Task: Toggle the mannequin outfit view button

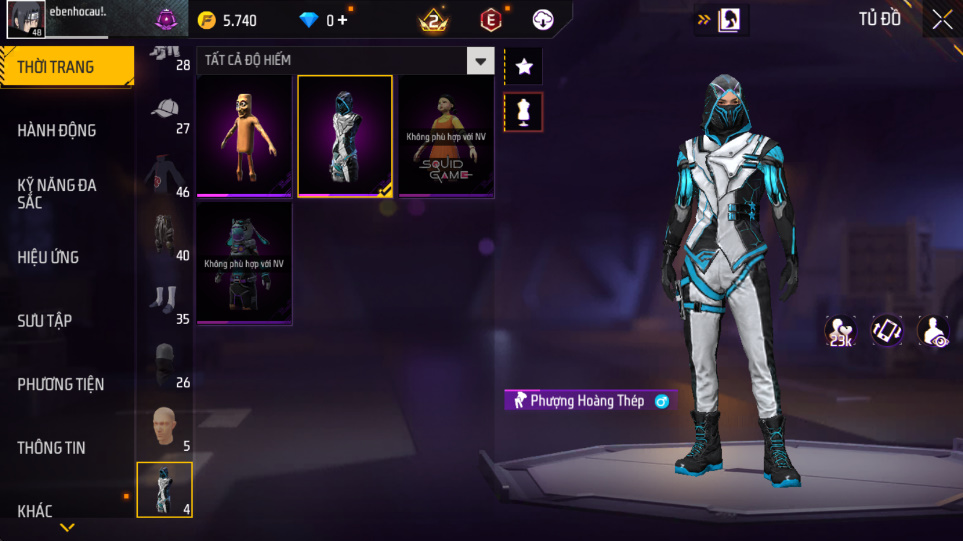Action: 524,112
